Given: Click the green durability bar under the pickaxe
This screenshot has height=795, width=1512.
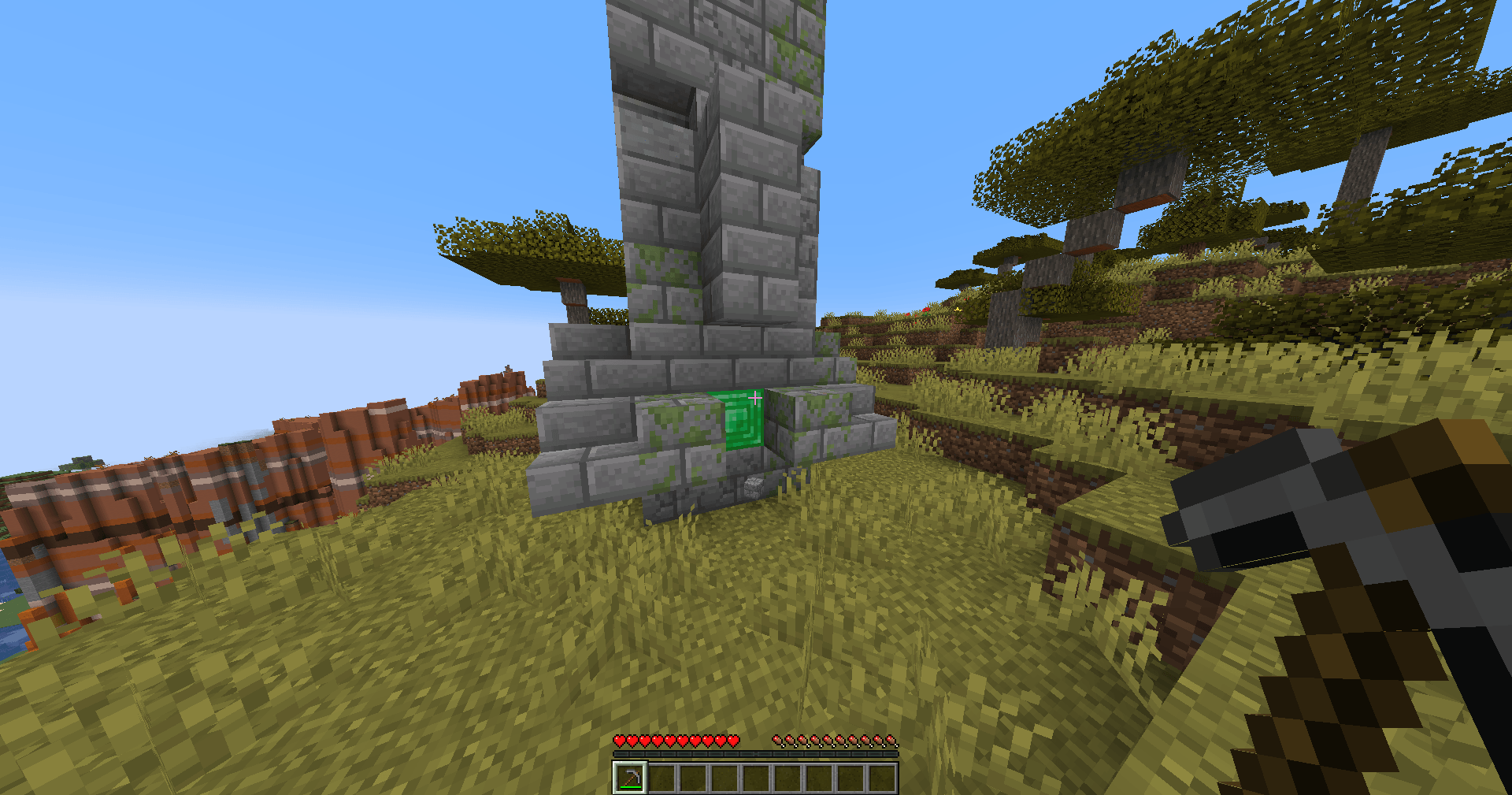Looking at the screenshot, I should 631,788.
